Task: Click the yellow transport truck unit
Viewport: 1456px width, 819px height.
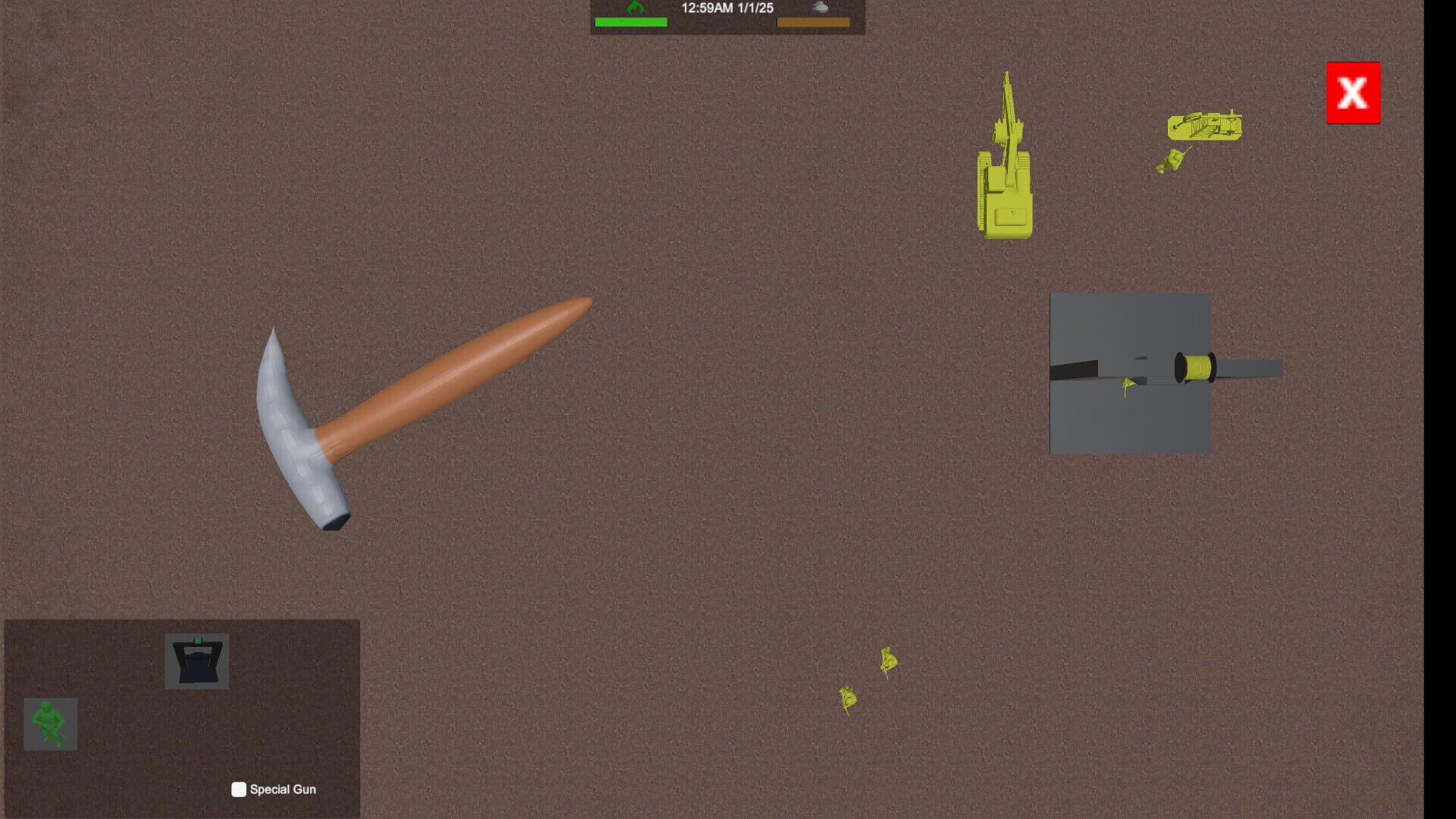Action: click(x=1206, y=129)
